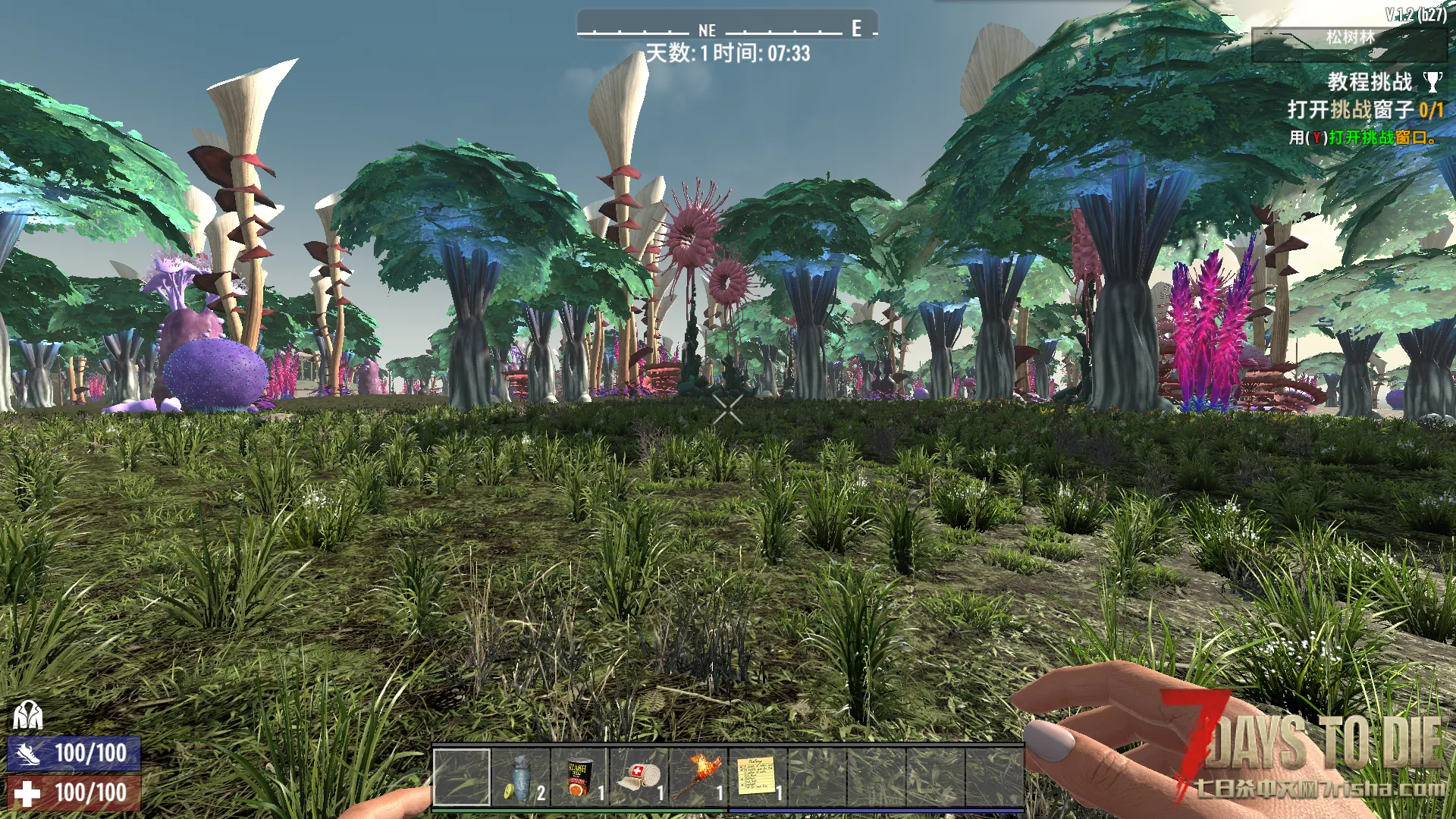Select the water jar hotbar slot
The width and height of the screenshot is (1456, 819).
[x=521, y=777]
